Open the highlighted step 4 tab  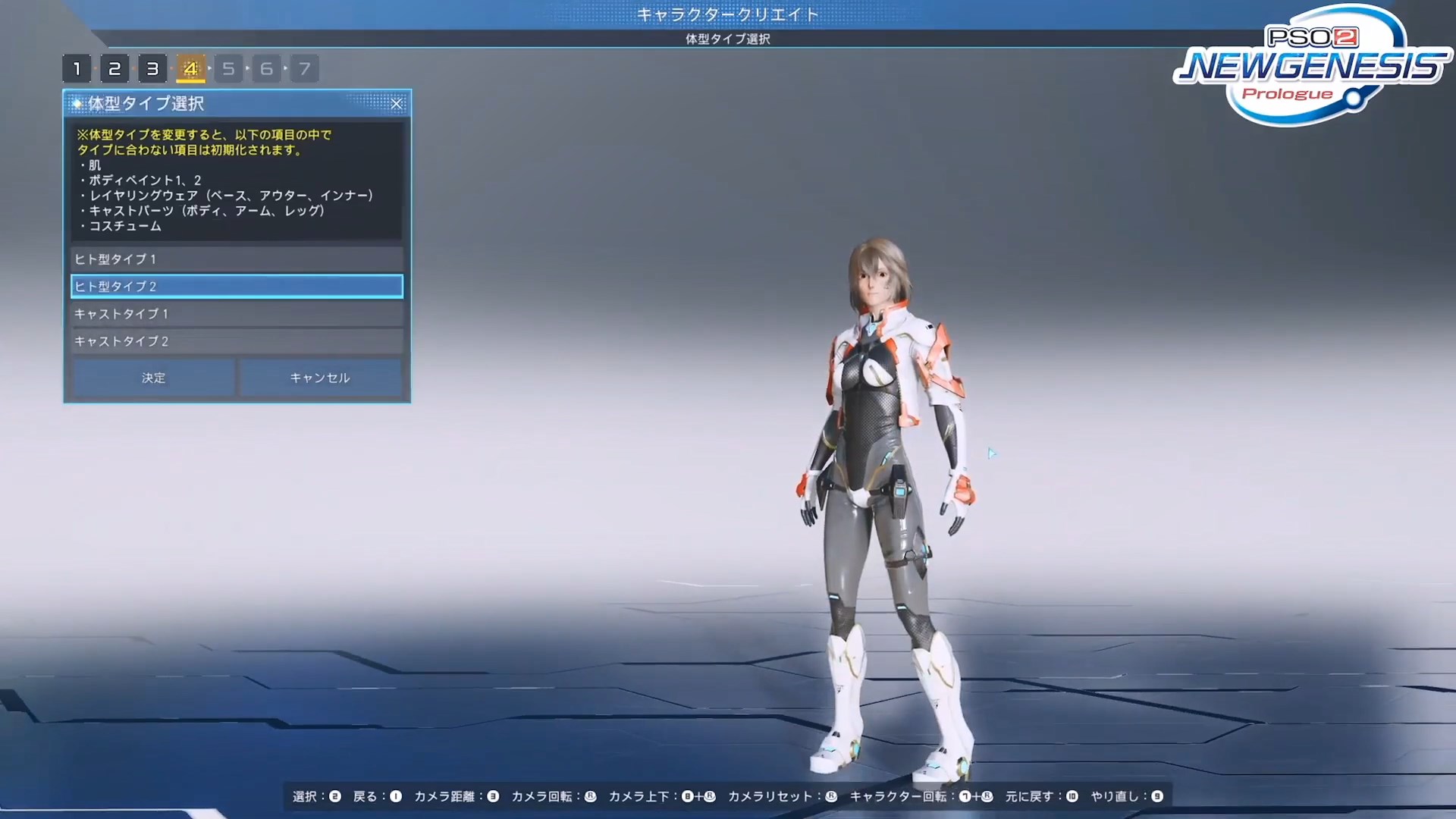click(190, 69)
